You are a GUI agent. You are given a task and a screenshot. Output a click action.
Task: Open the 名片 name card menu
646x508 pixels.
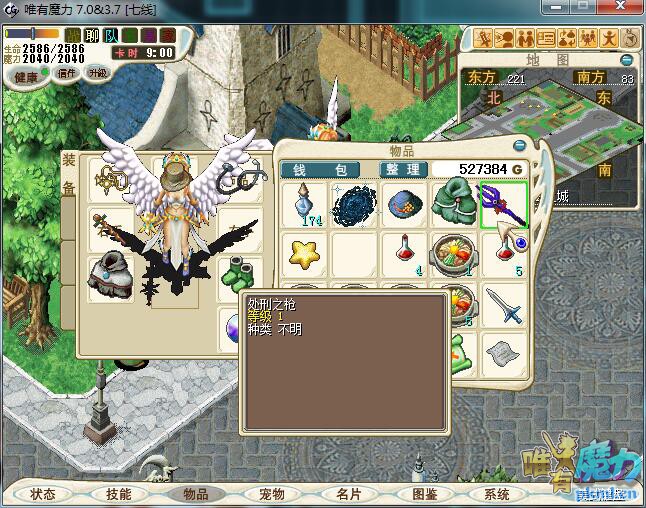(348, 494)
